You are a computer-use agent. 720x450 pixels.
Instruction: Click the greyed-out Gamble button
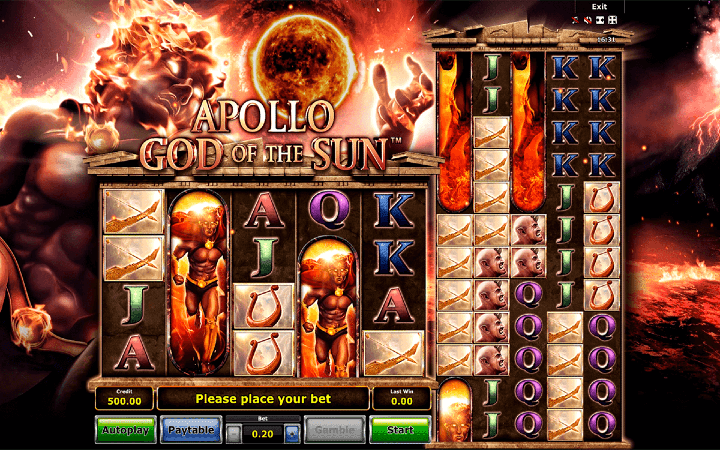(334, 430)
